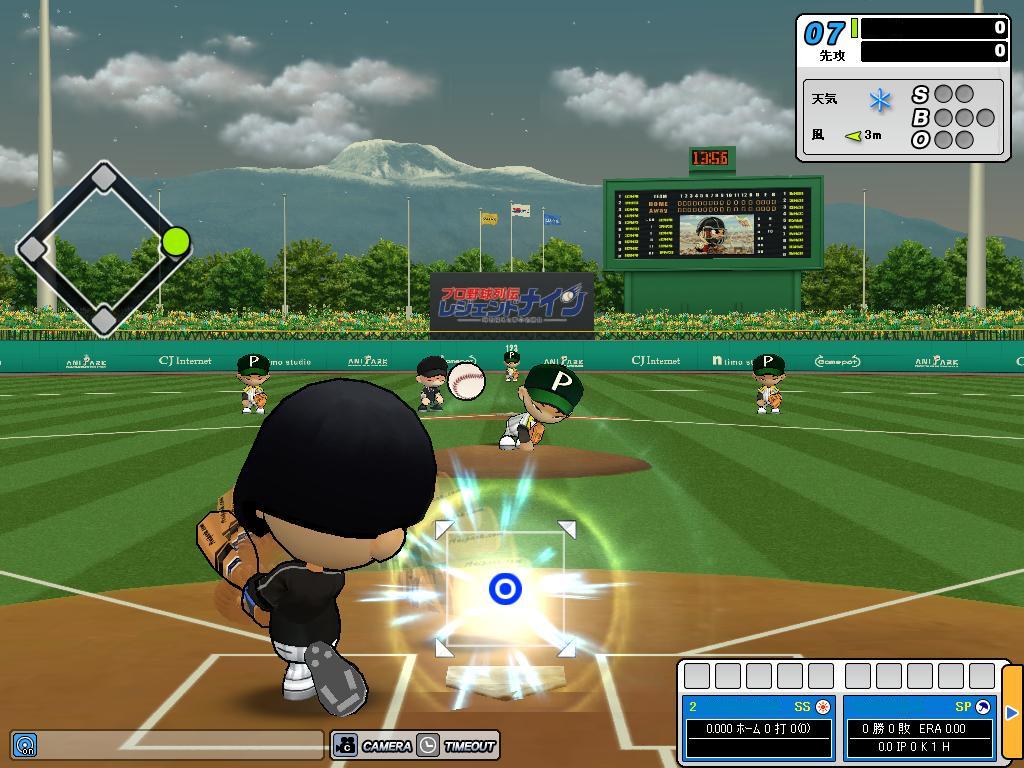Expand the orange arrow side panel
This screenshot has height=768, width=1024.
point(1011,713)
